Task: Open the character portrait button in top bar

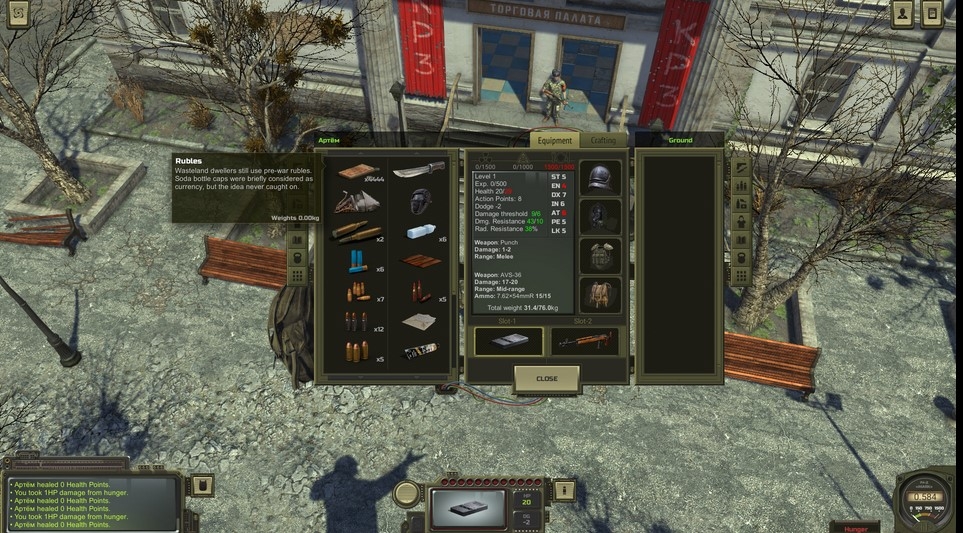Action: 904,14
